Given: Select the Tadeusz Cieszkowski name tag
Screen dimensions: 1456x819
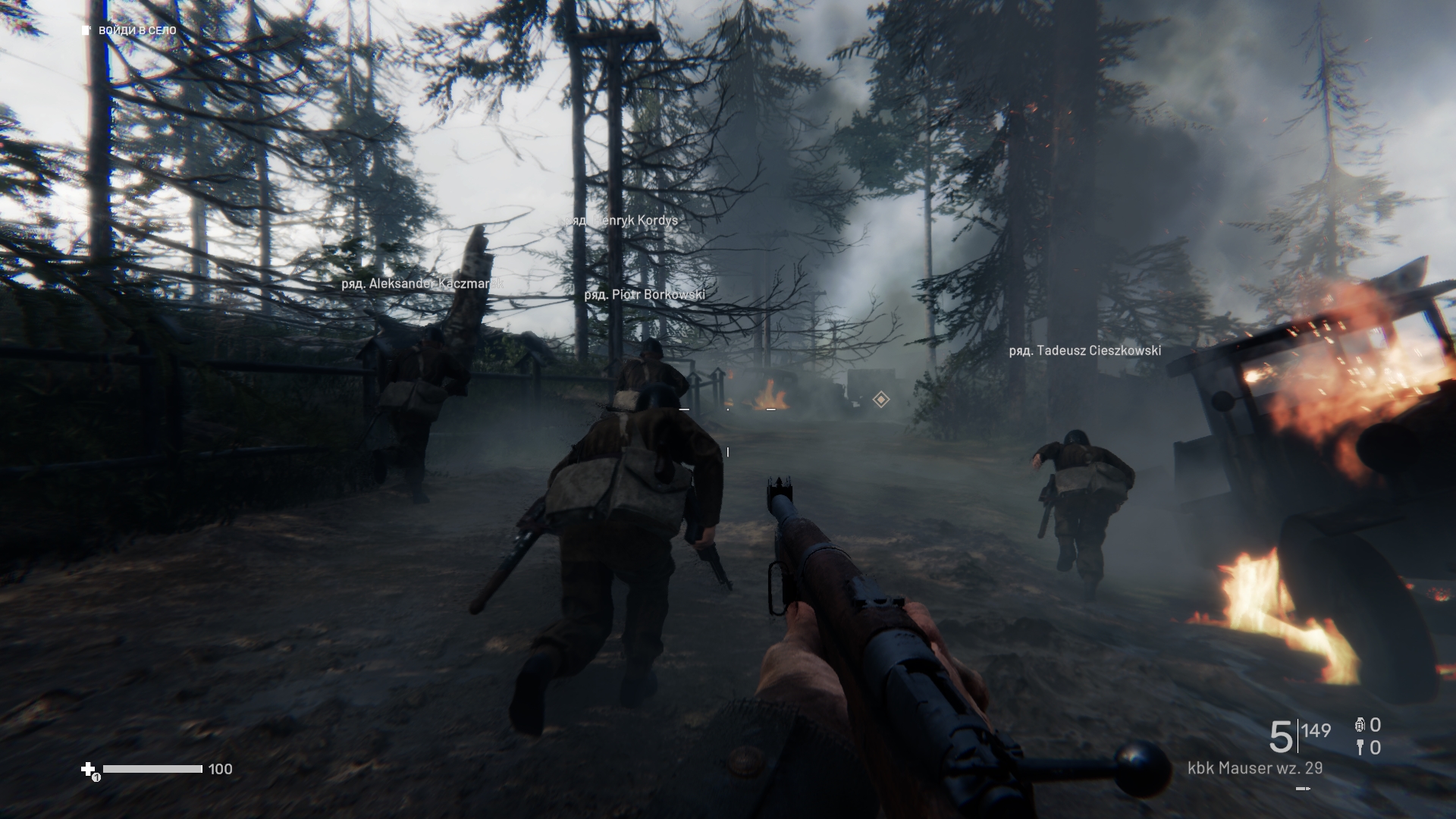Looking at the screenshot, I should pos(1084,350).
